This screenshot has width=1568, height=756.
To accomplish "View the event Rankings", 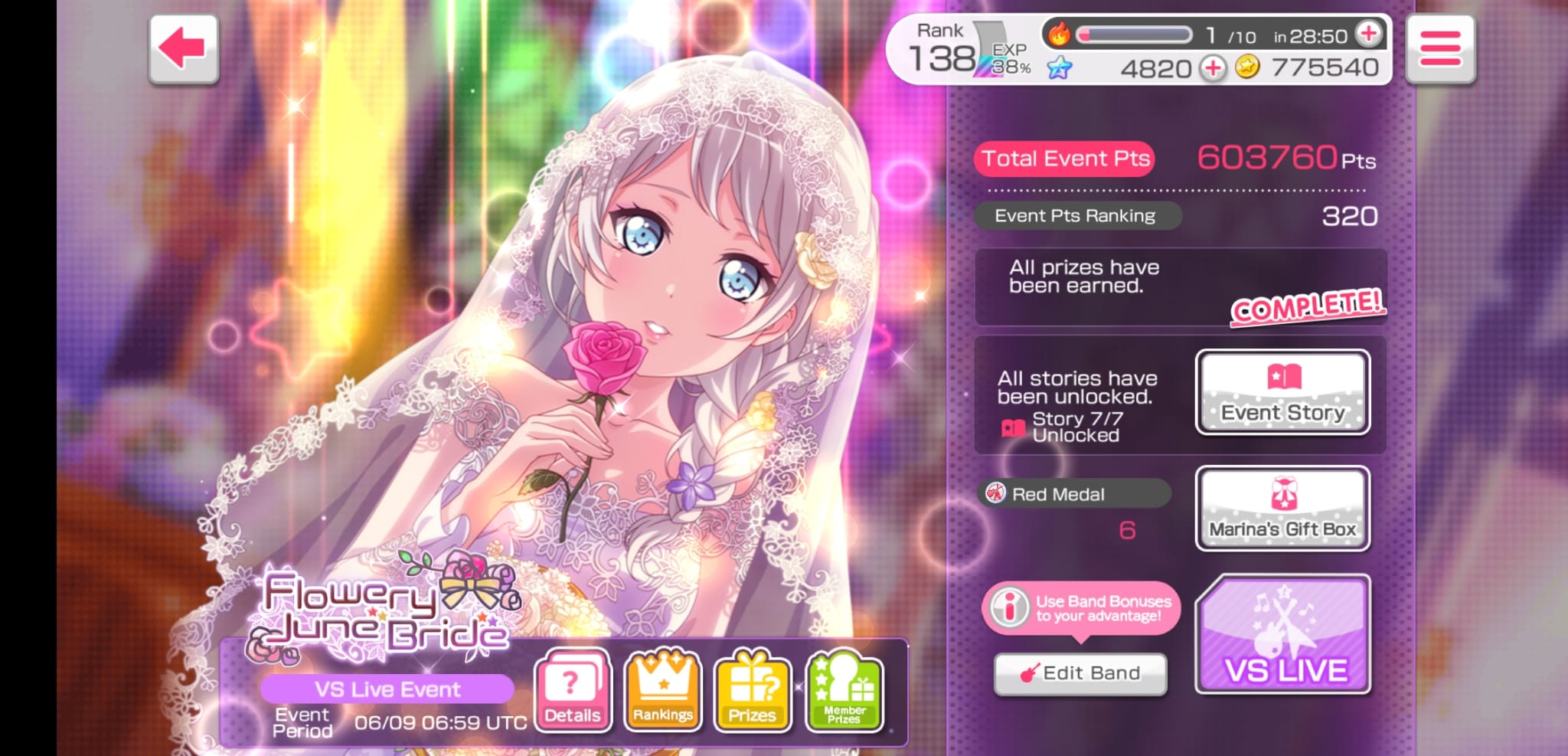I will pyautogui.click(x=662, y=690).
